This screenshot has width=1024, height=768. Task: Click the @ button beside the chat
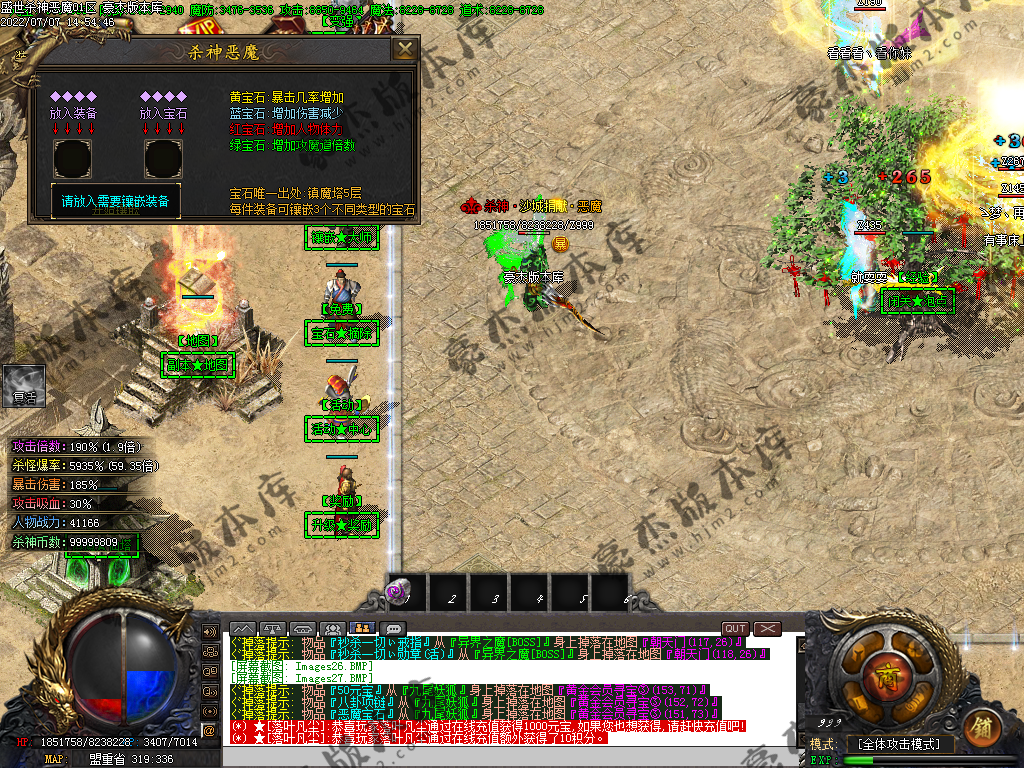[210, 731]
